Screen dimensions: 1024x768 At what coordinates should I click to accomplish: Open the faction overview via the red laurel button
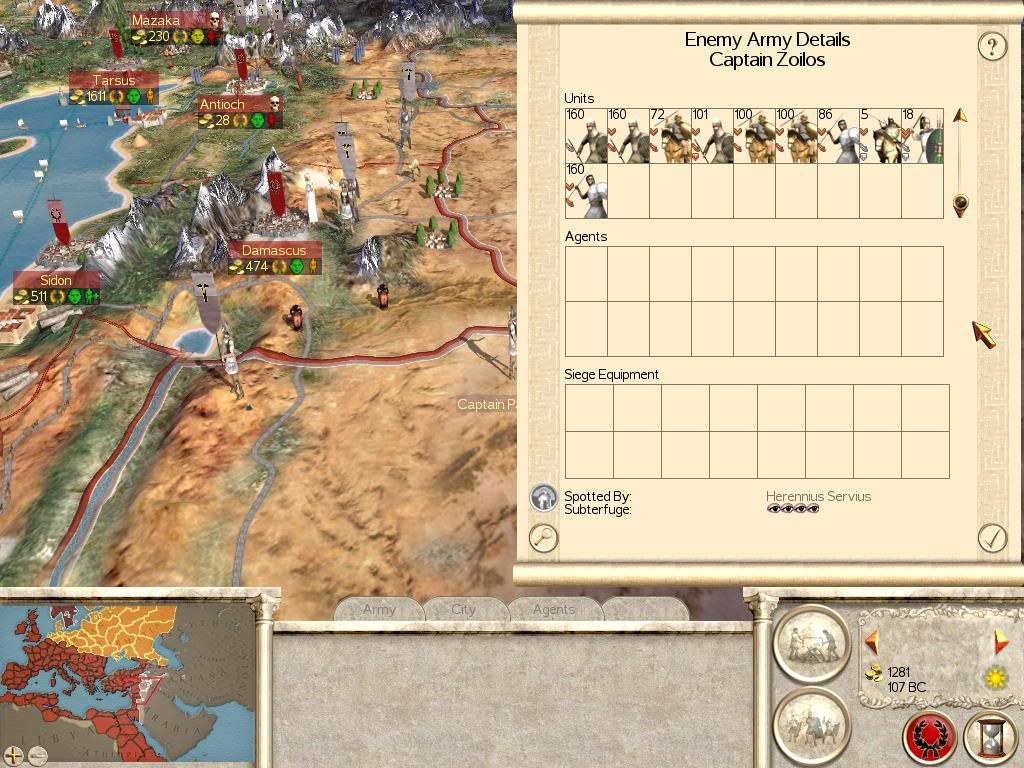tap(929, 738)
